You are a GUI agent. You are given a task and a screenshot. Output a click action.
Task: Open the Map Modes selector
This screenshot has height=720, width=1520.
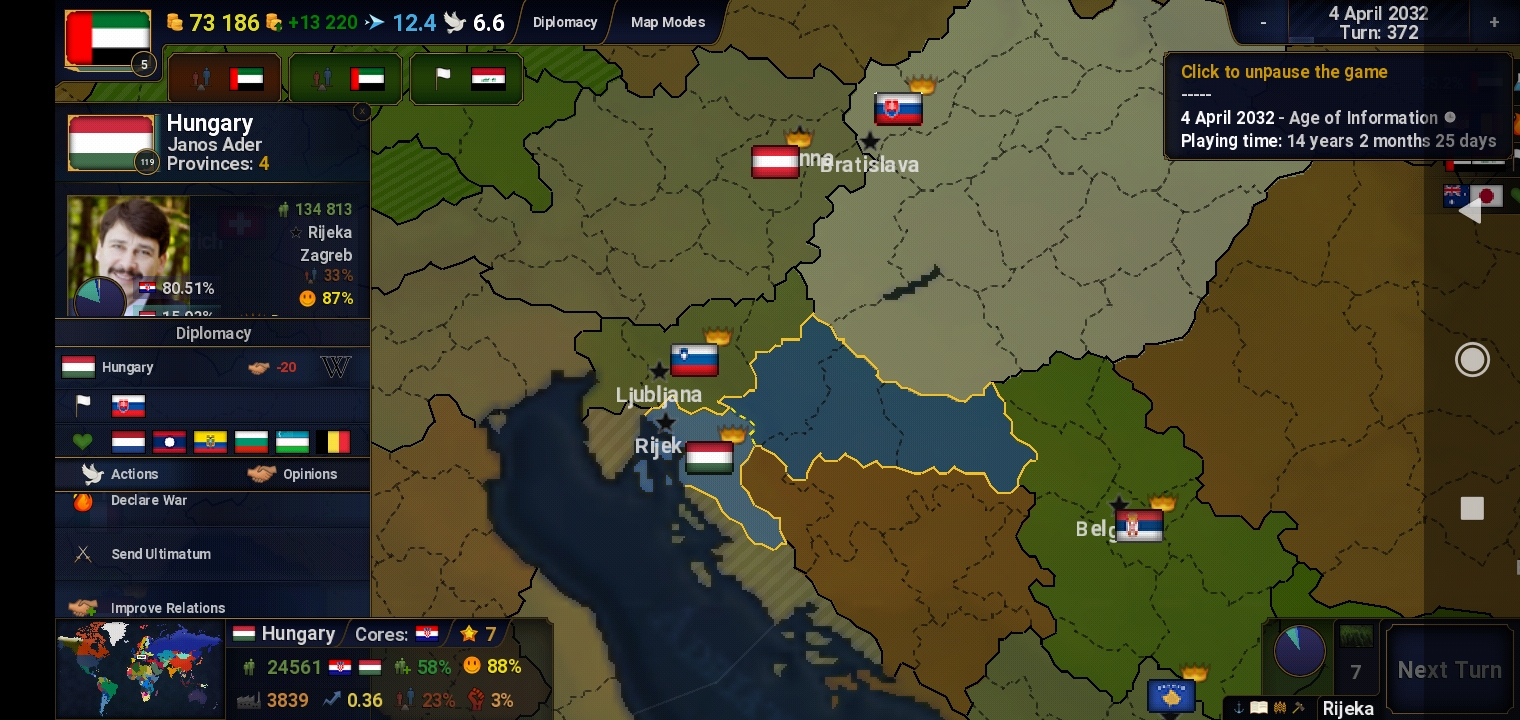coord(666,22)
